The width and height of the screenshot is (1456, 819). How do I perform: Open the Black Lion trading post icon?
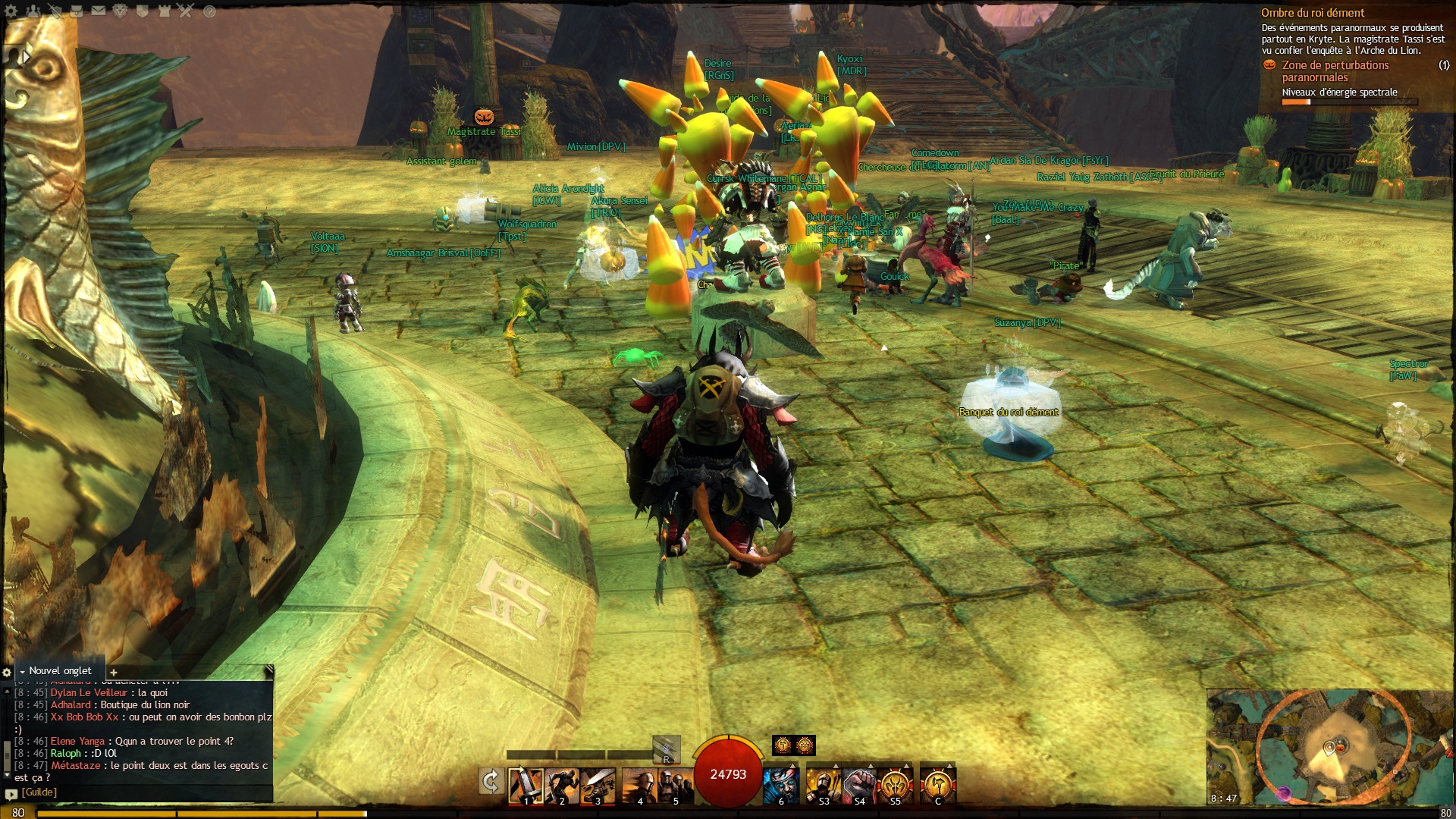[121, 11]
